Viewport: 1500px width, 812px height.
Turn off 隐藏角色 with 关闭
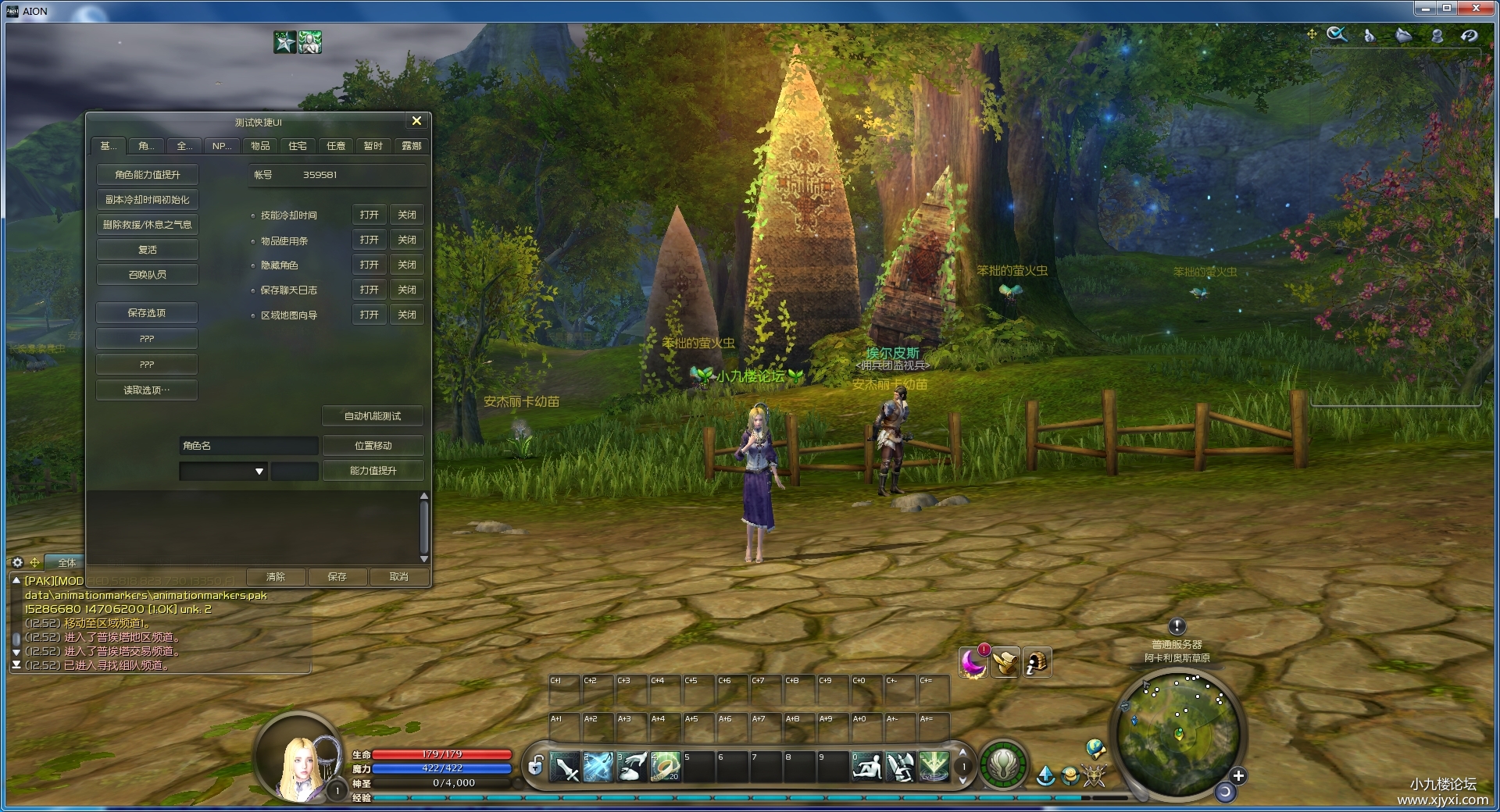click(x=406, y=265)
